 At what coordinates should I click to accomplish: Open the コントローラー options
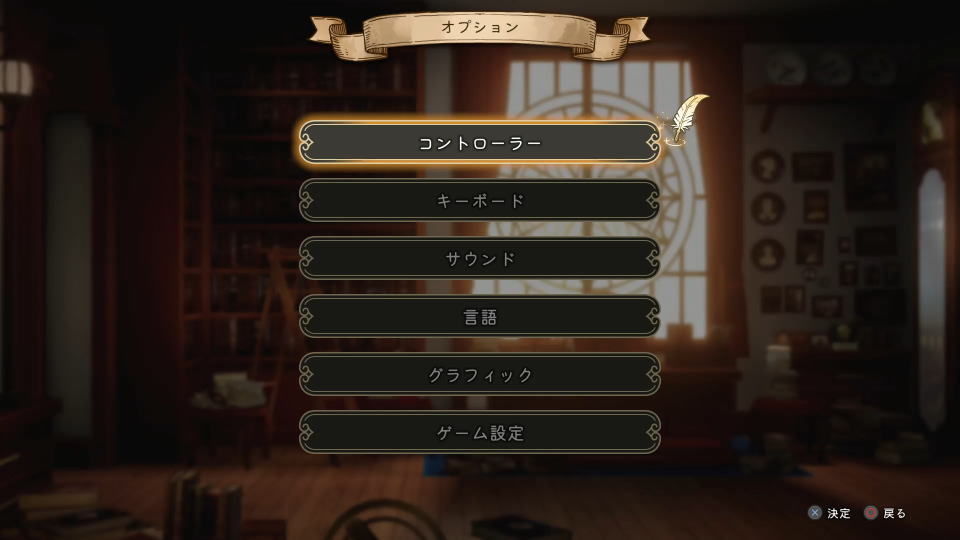[x=480, y=143]
